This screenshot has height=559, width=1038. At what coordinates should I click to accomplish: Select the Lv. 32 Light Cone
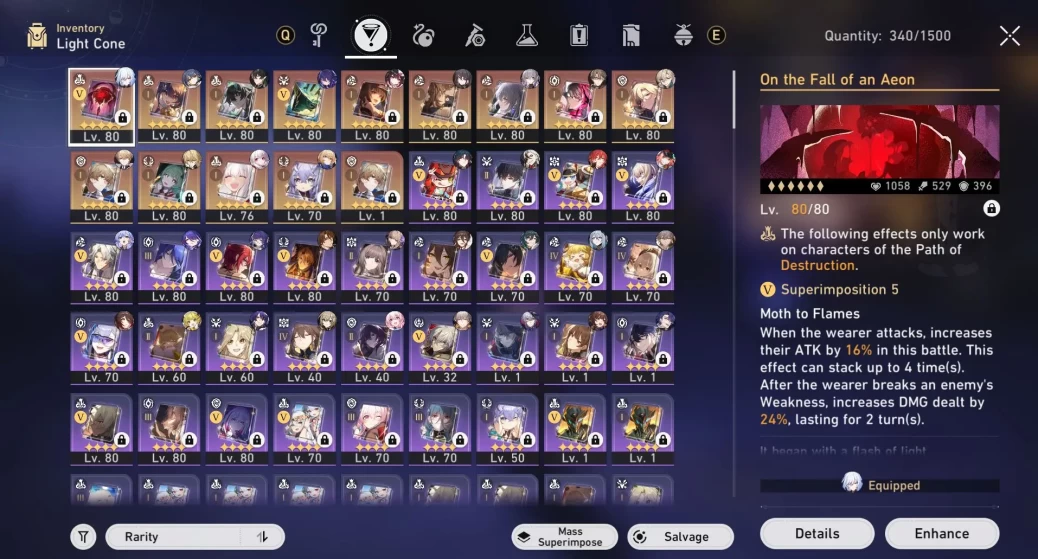tap(439, 348)
